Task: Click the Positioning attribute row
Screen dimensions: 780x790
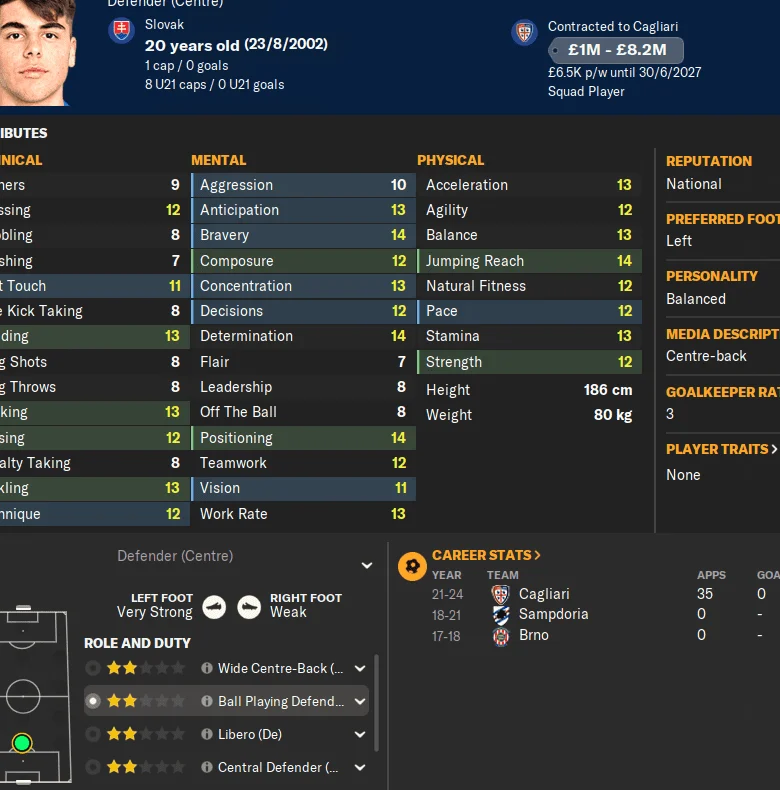Action: click(x=302, y=438)
